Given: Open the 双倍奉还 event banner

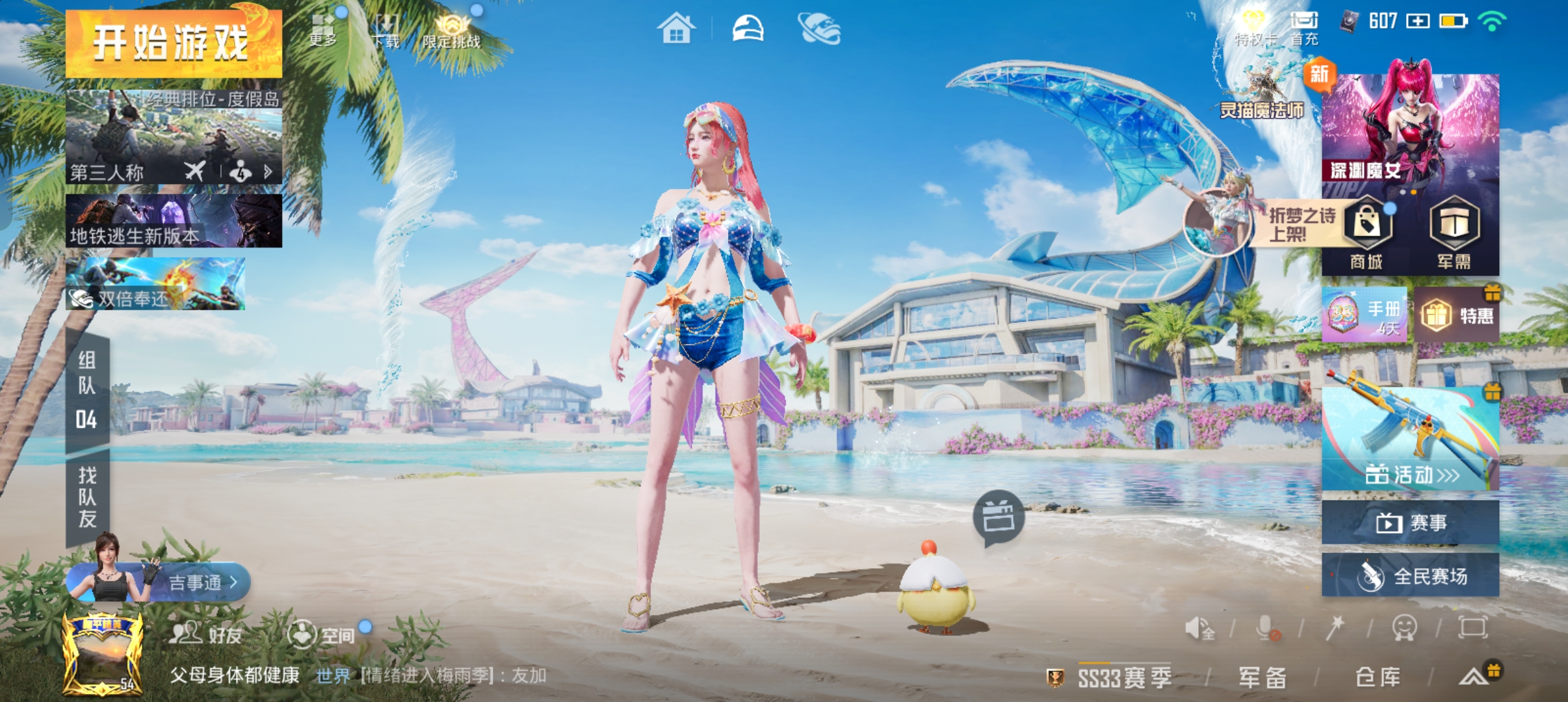Looking at the screenshot, I should pyautogui.click(x=155, y=284).
